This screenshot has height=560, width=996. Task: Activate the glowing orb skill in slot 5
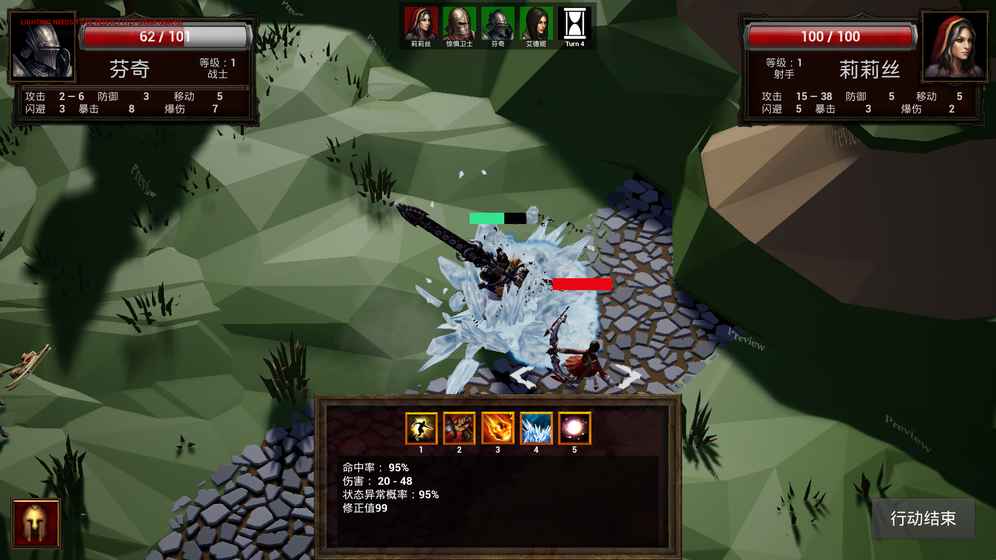[x=574, y=428]
